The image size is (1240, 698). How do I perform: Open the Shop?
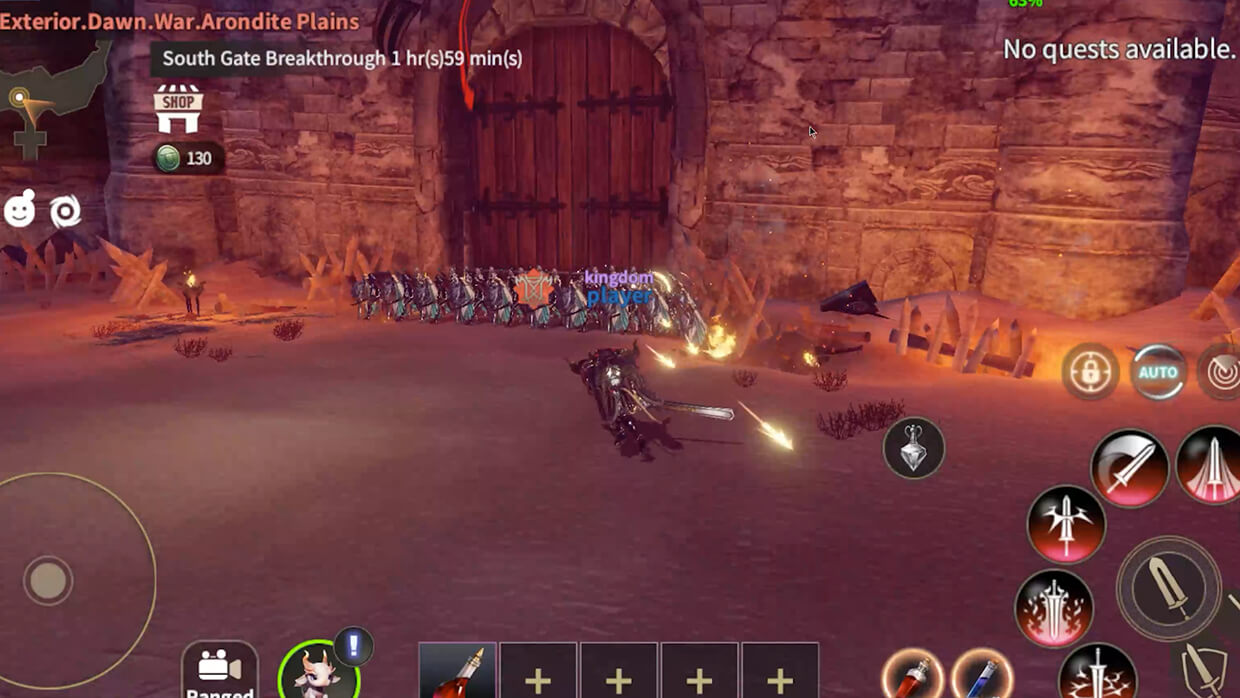[x=178, y=109]
